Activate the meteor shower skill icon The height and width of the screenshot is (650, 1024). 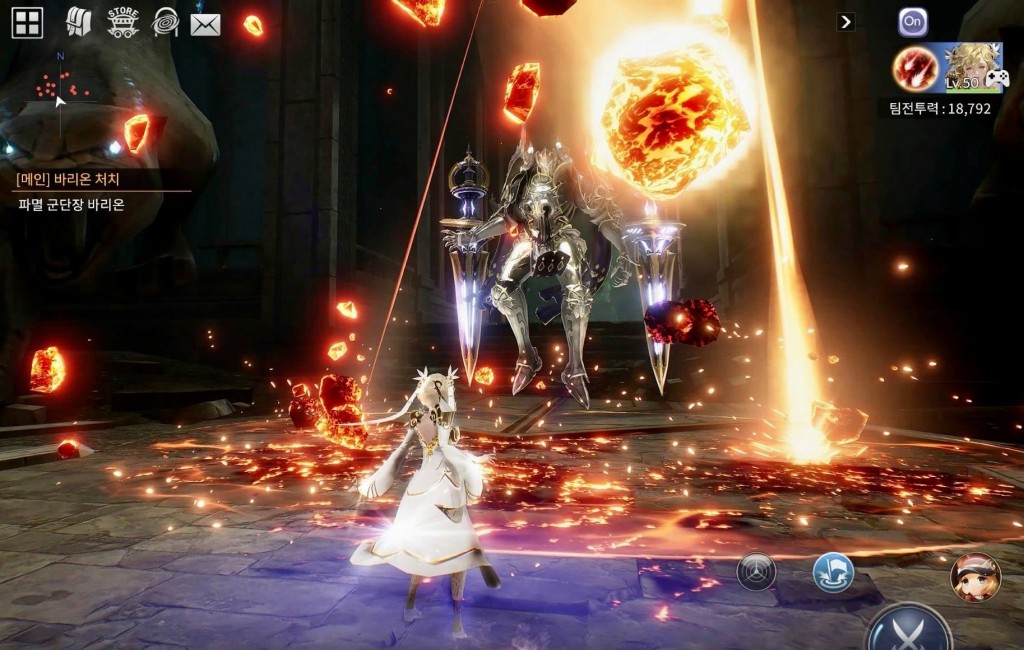pyautogui.click(x=915, y=68)
